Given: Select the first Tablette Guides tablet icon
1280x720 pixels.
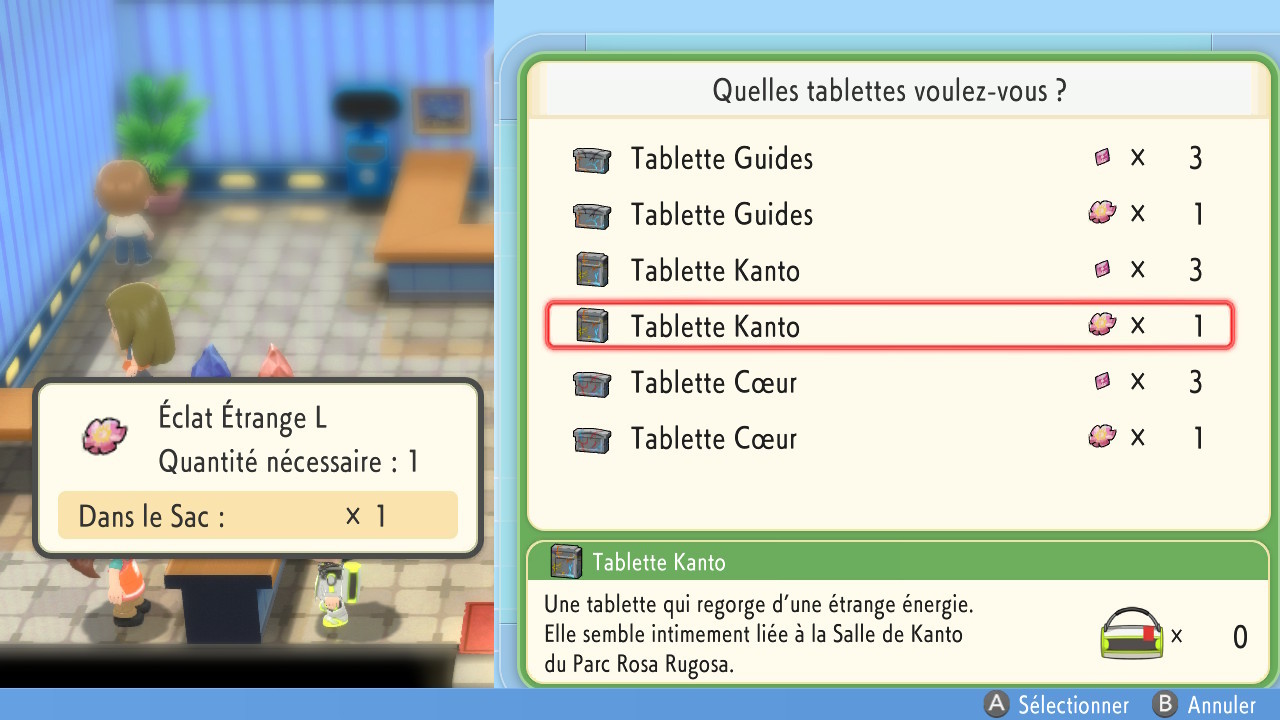Looking at the screenshot, I should coord(592,159).
